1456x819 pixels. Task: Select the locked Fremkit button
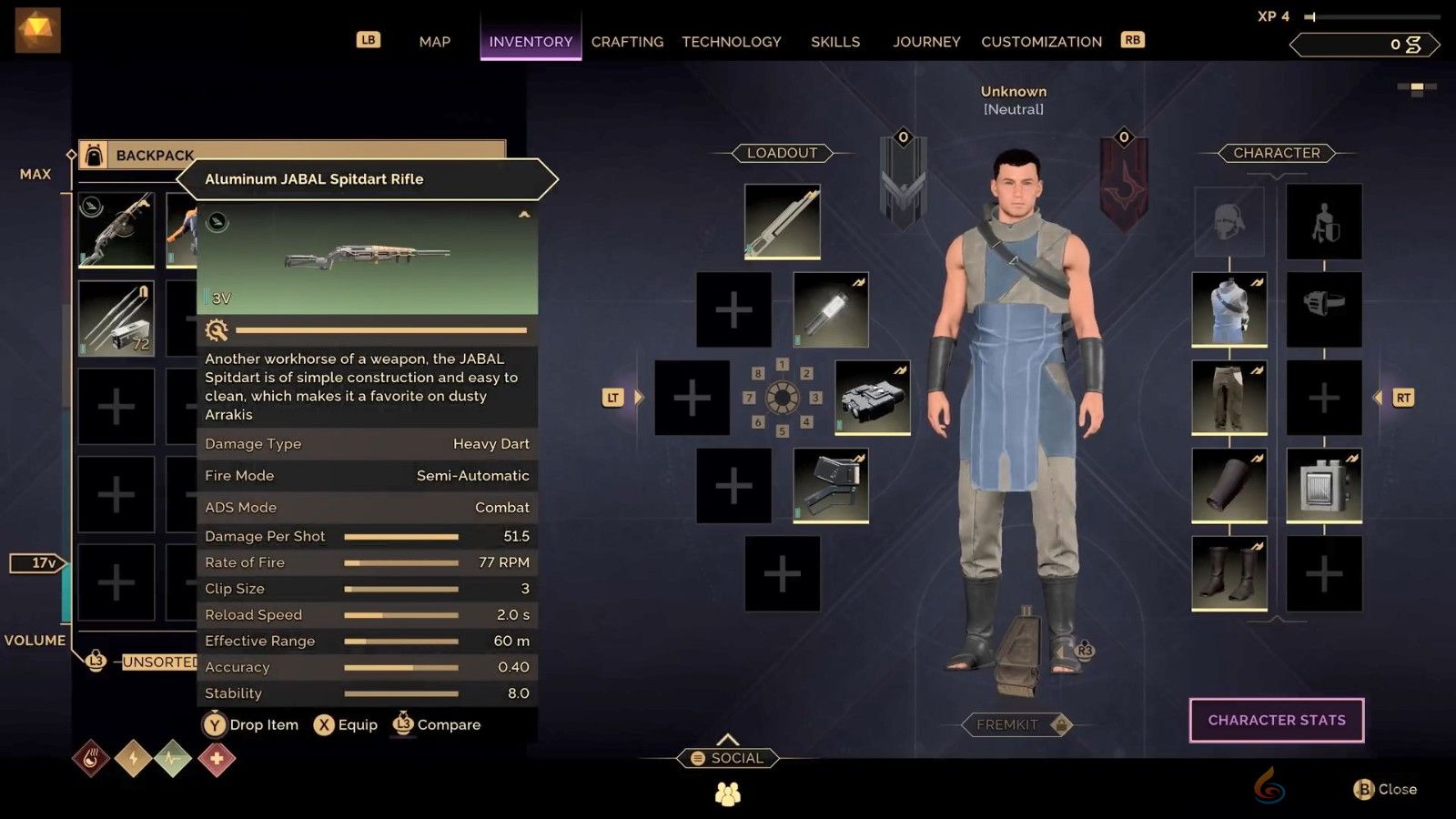(1016, 724)
